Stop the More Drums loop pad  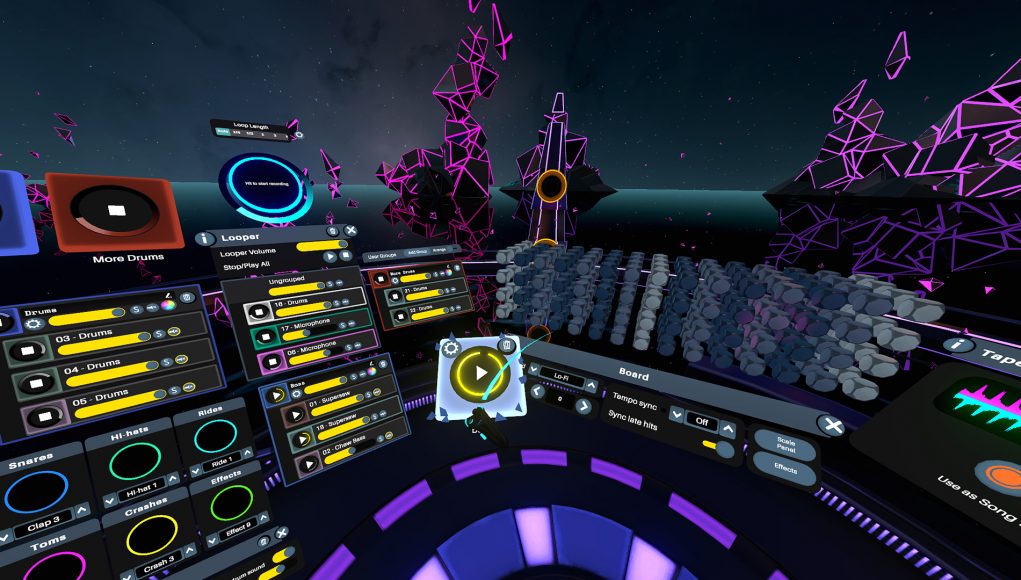pyautogui.click(x=117, y=210)
